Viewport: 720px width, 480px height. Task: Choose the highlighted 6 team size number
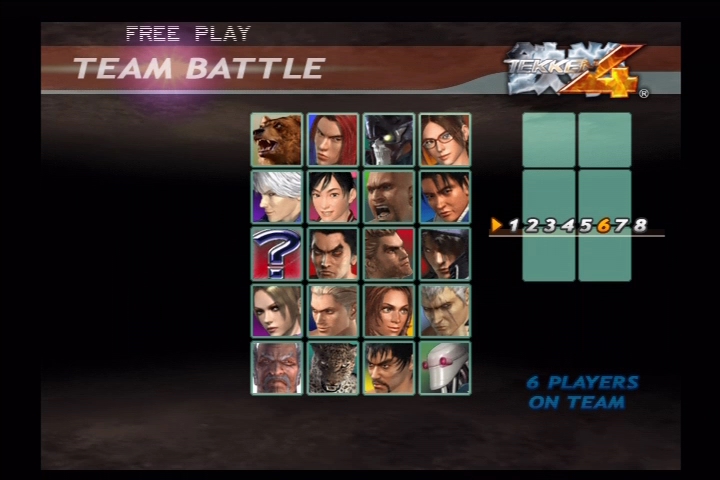(x=603, y=225)
